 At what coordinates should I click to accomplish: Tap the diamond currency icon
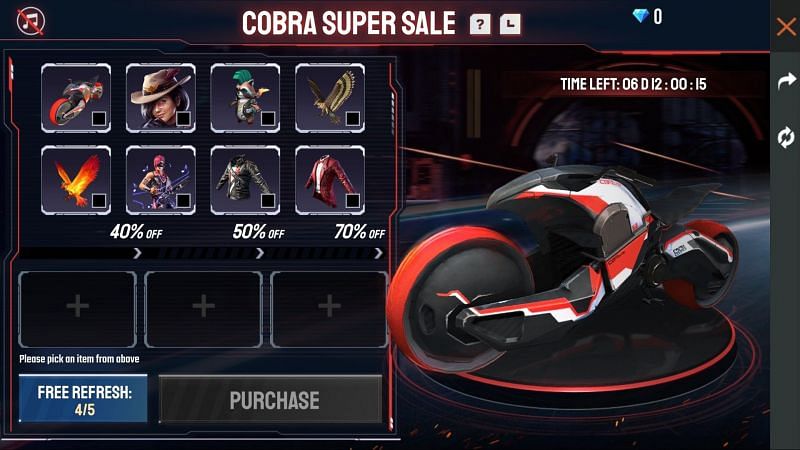(641, 16)
